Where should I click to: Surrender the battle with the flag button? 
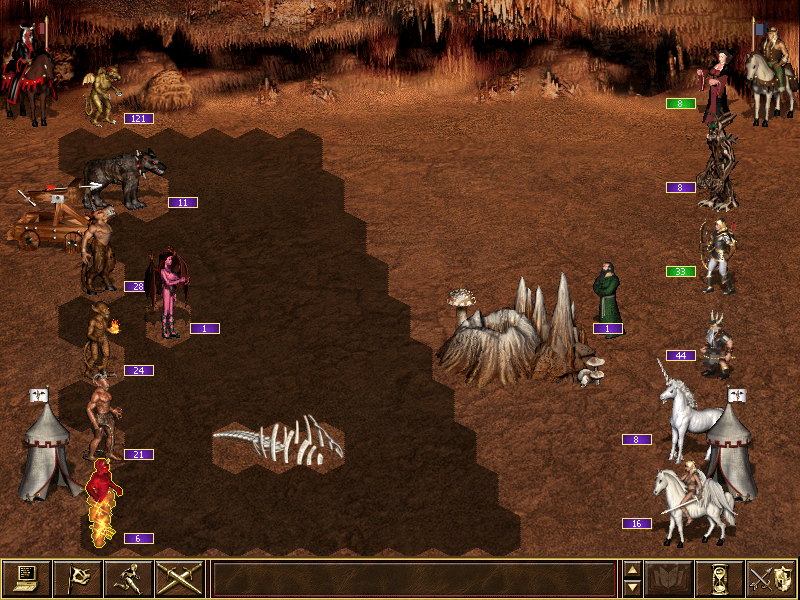click(x=78, y=579)
